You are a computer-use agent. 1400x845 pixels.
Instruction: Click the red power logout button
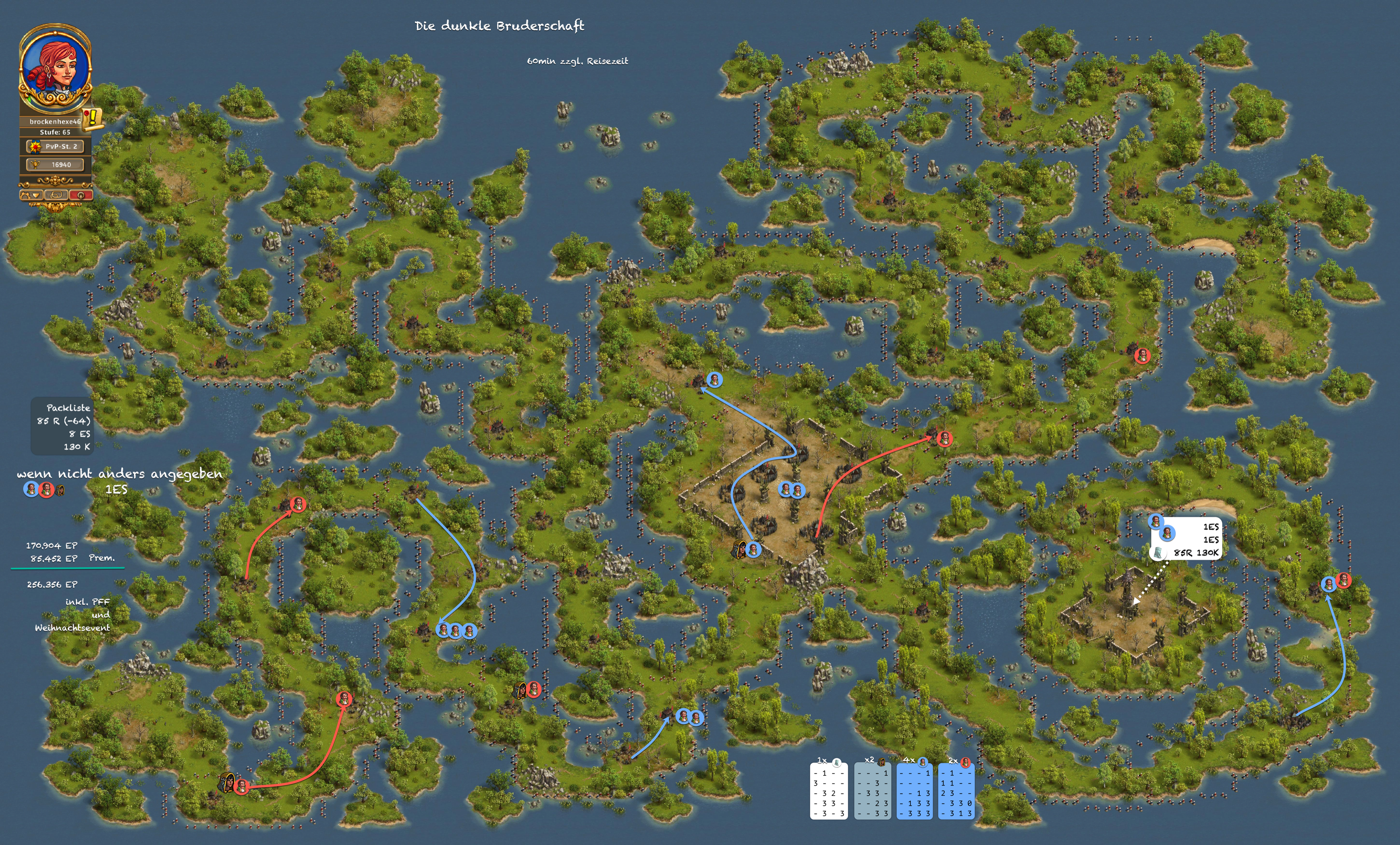pyautogui.click(x=81, y=195)
